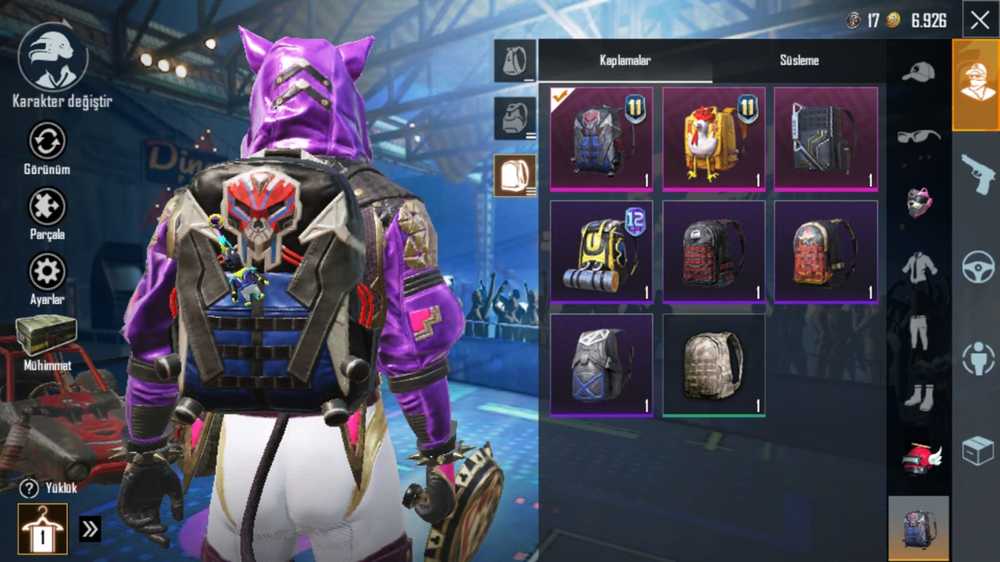Open the Parçala puzzle-piece option

tap(47, 213)
